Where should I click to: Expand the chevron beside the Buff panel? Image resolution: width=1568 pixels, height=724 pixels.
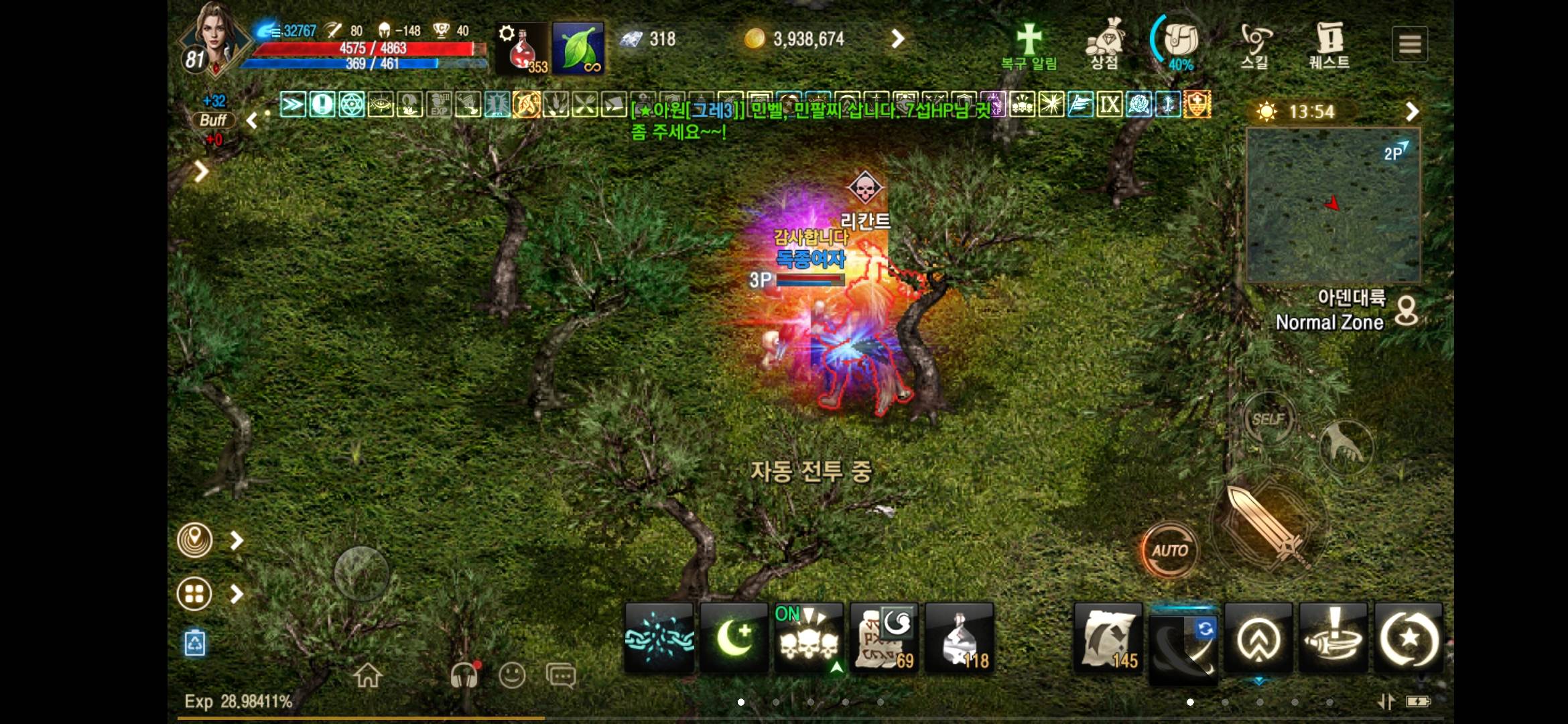pos(252,121)
